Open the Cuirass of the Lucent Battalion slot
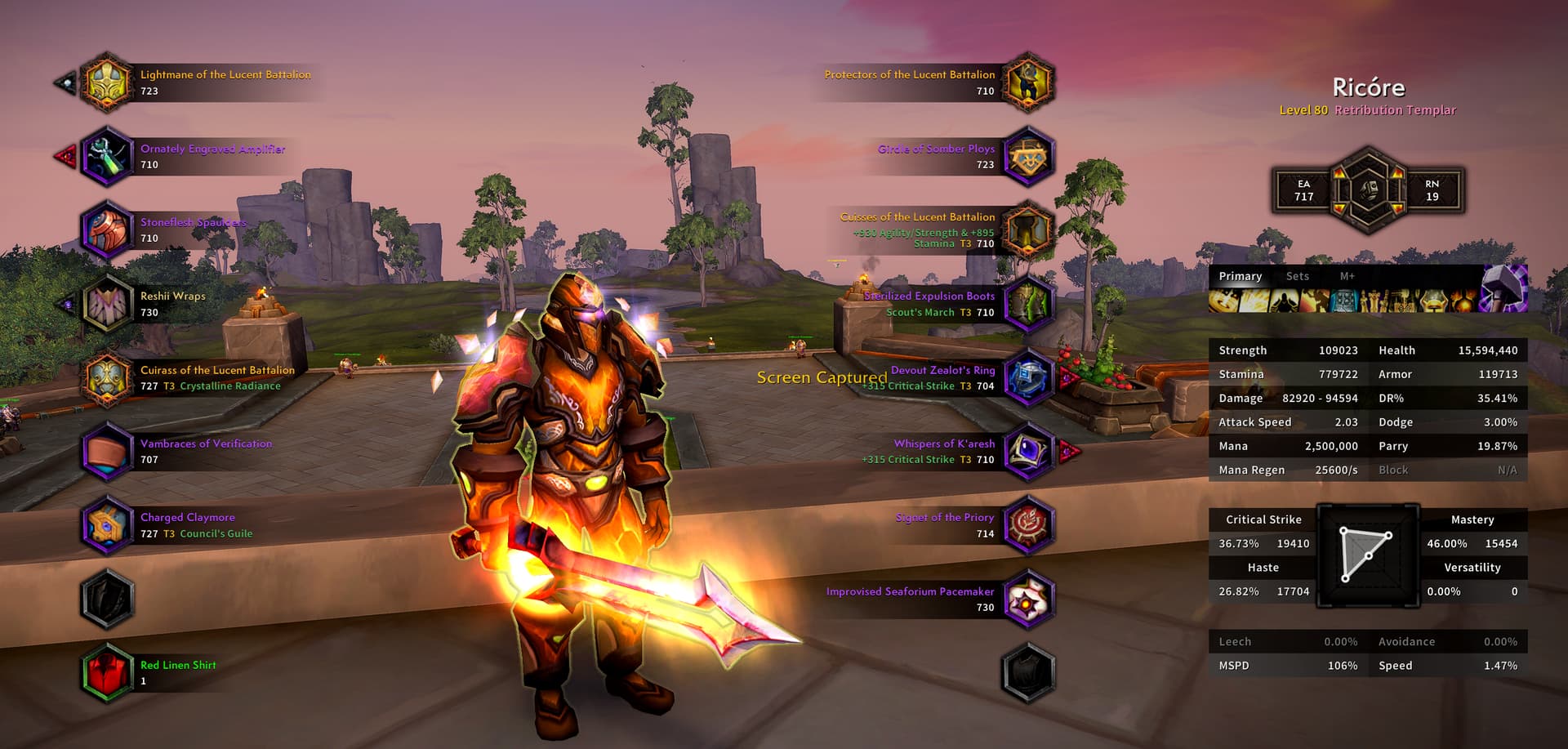The image size is (1568, 749). click(x=106, y=378)
